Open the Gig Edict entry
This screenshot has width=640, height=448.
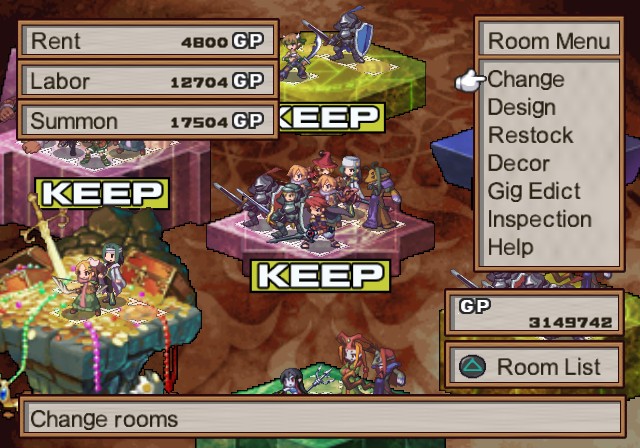[x=534, y=191]
